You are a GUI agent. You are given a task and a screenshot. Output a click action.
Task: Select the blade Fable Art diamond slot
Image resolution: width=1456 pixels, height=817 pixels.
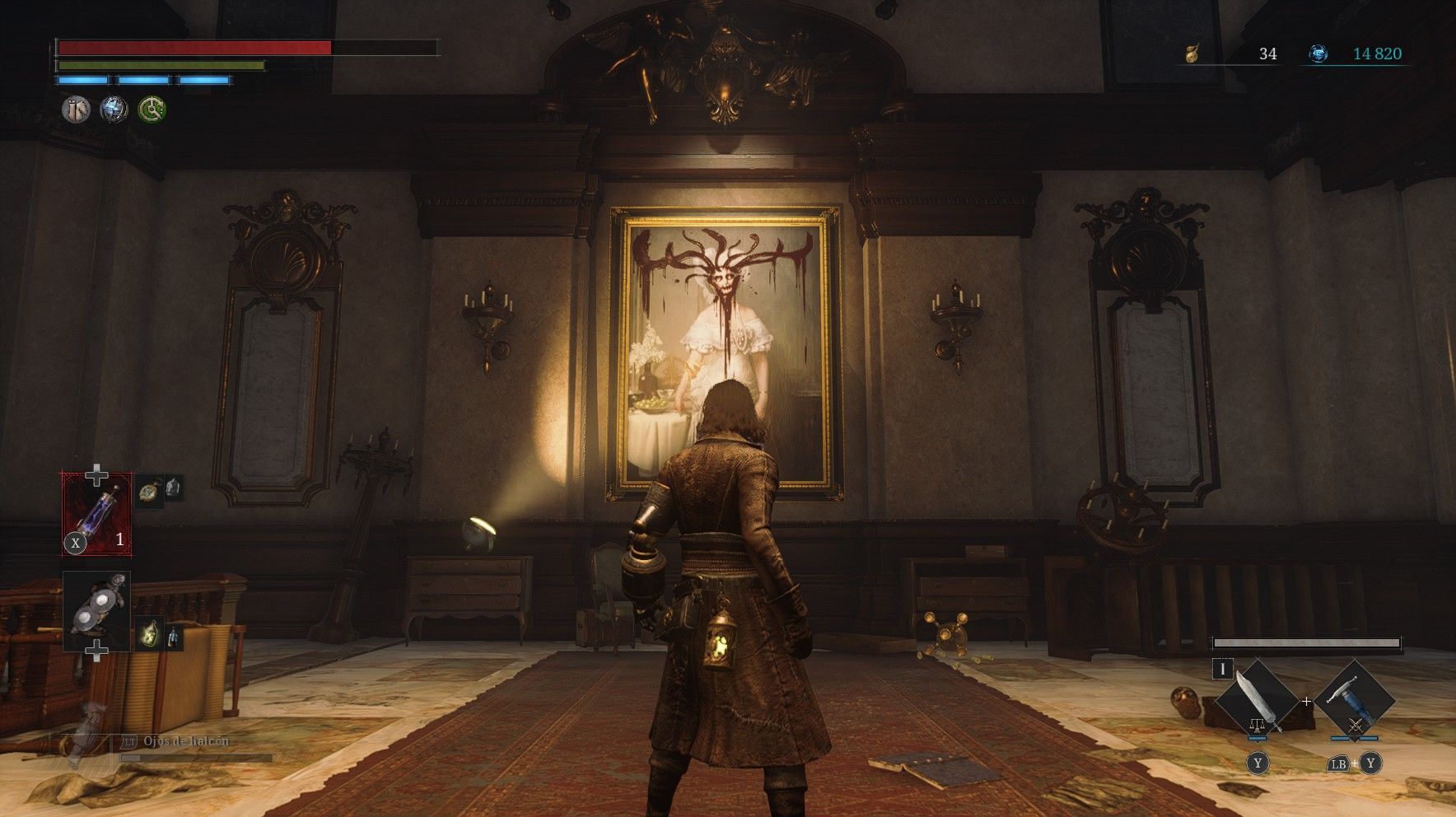(1257, 700)
